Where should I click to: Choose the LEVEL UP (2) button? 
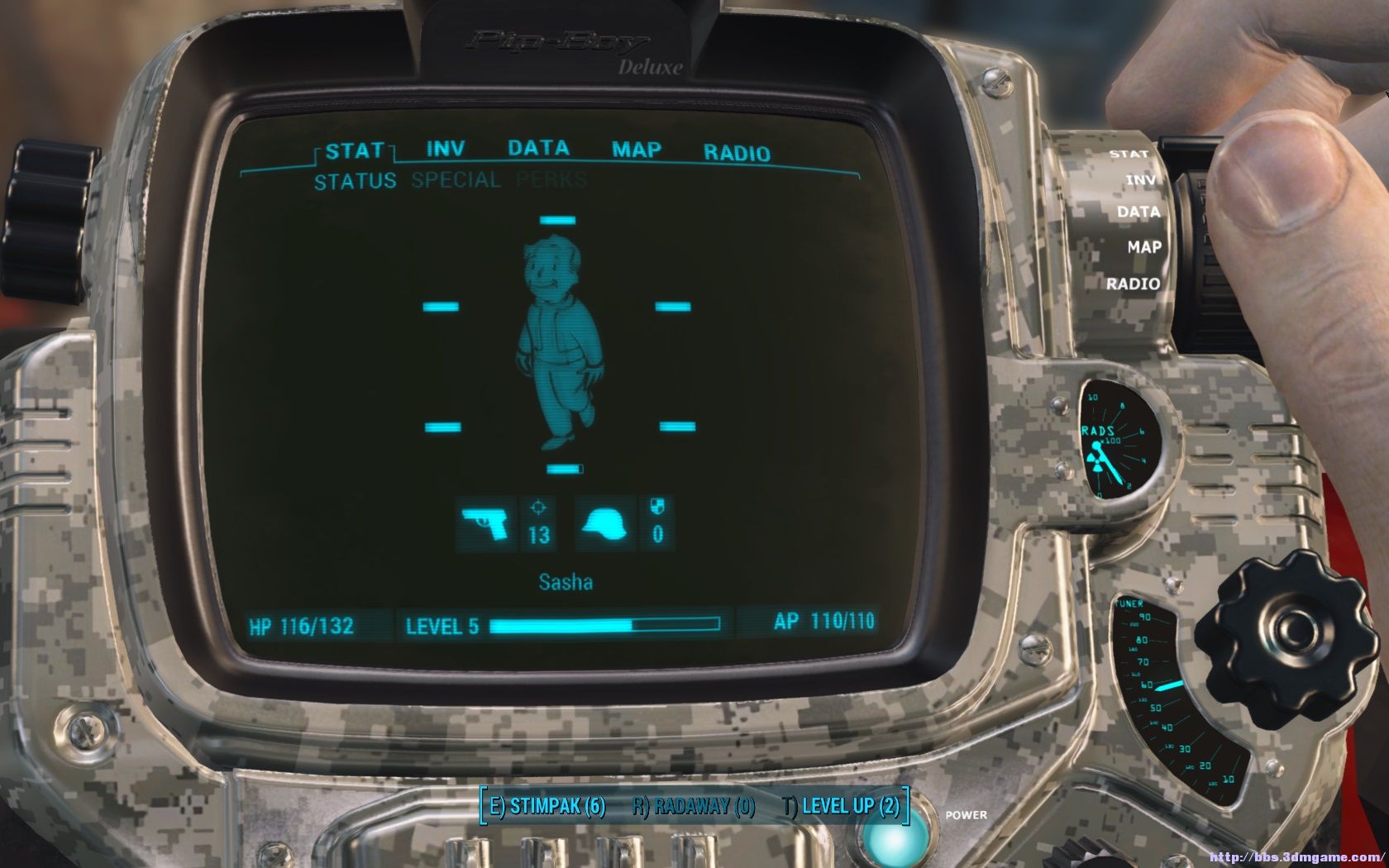click(x=841, y=806)
